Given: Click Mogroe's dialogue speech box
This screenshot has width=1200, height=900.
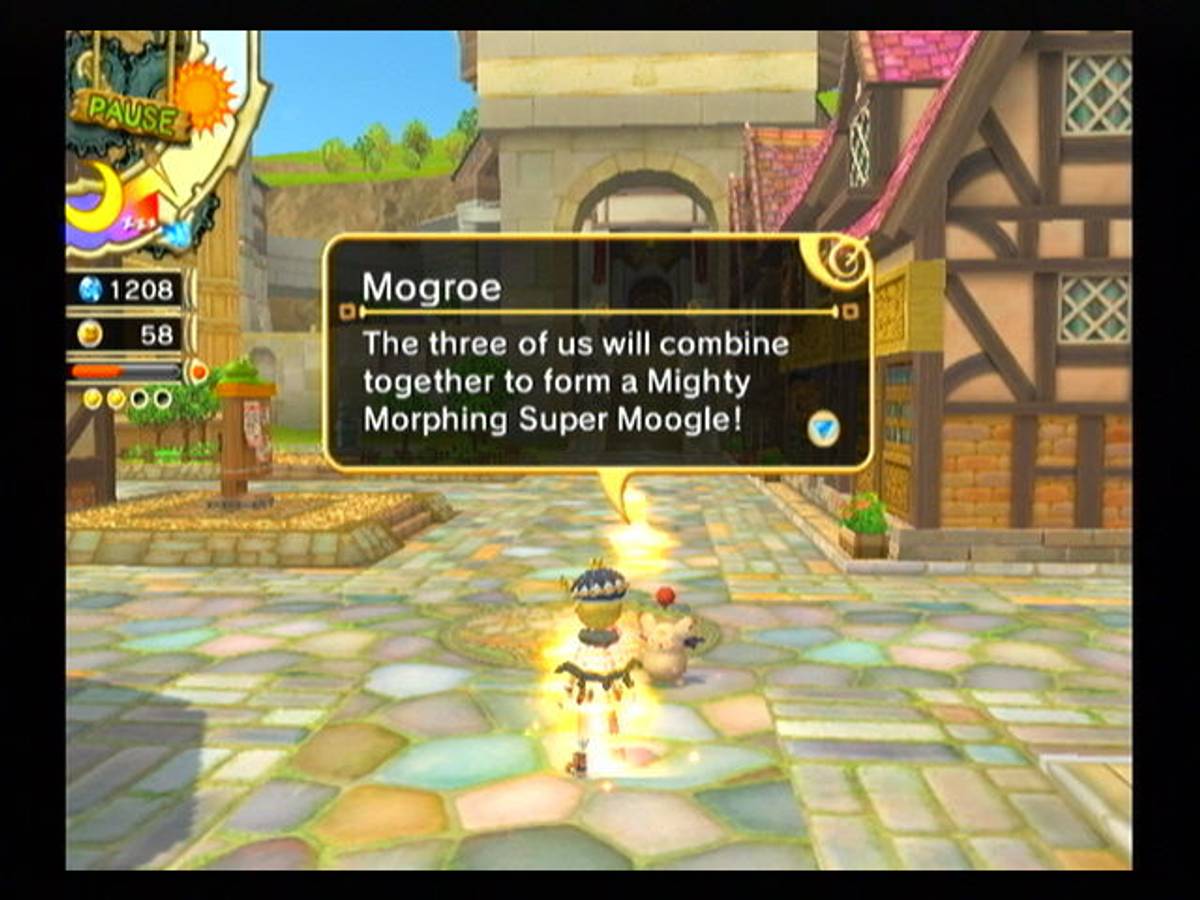Looking at the screenshot, I should [597, 353].
